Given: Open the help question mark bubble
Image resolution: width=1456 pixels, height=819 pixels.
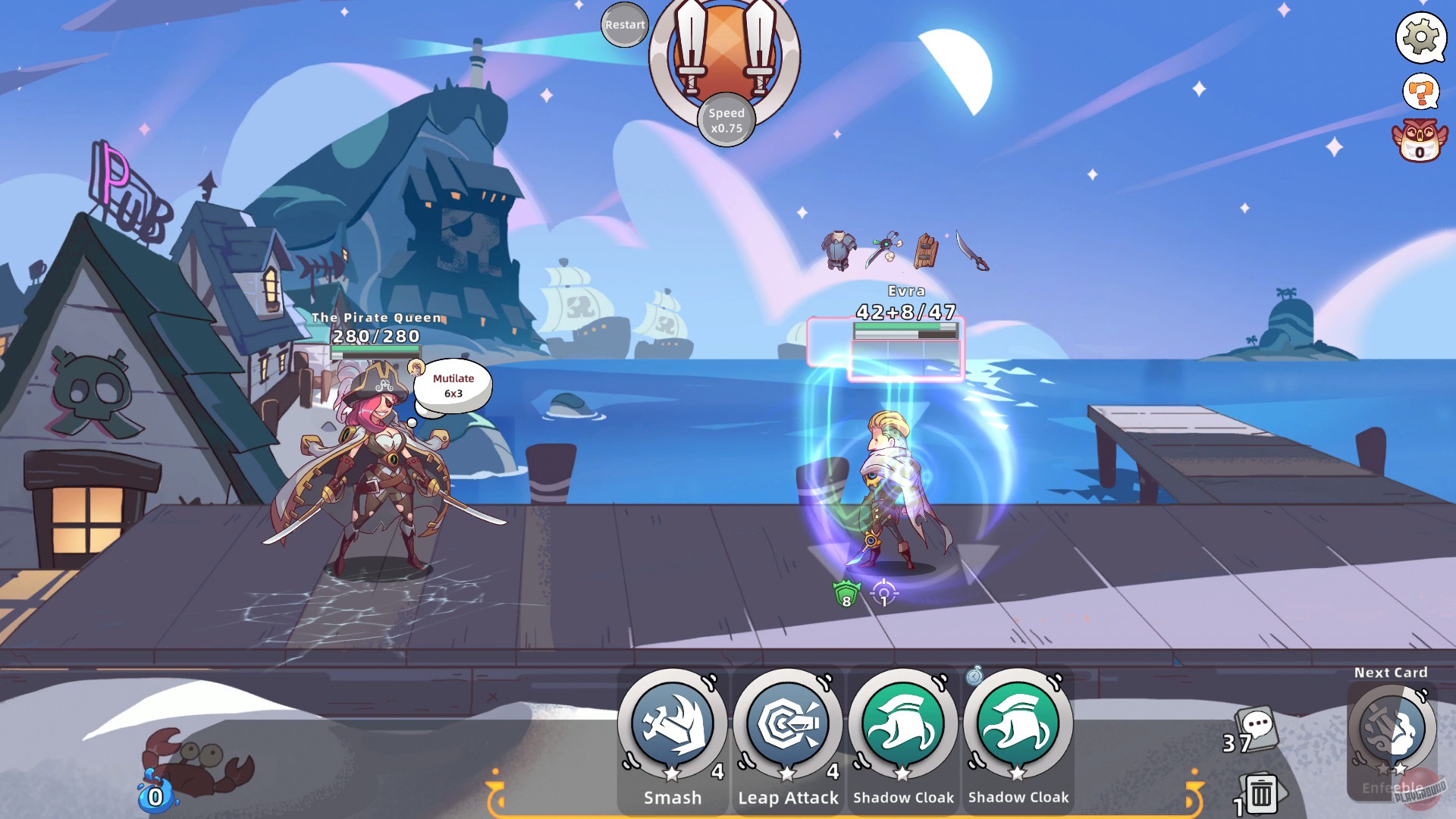Looking at the screenshot, I should coord(1419,93).
